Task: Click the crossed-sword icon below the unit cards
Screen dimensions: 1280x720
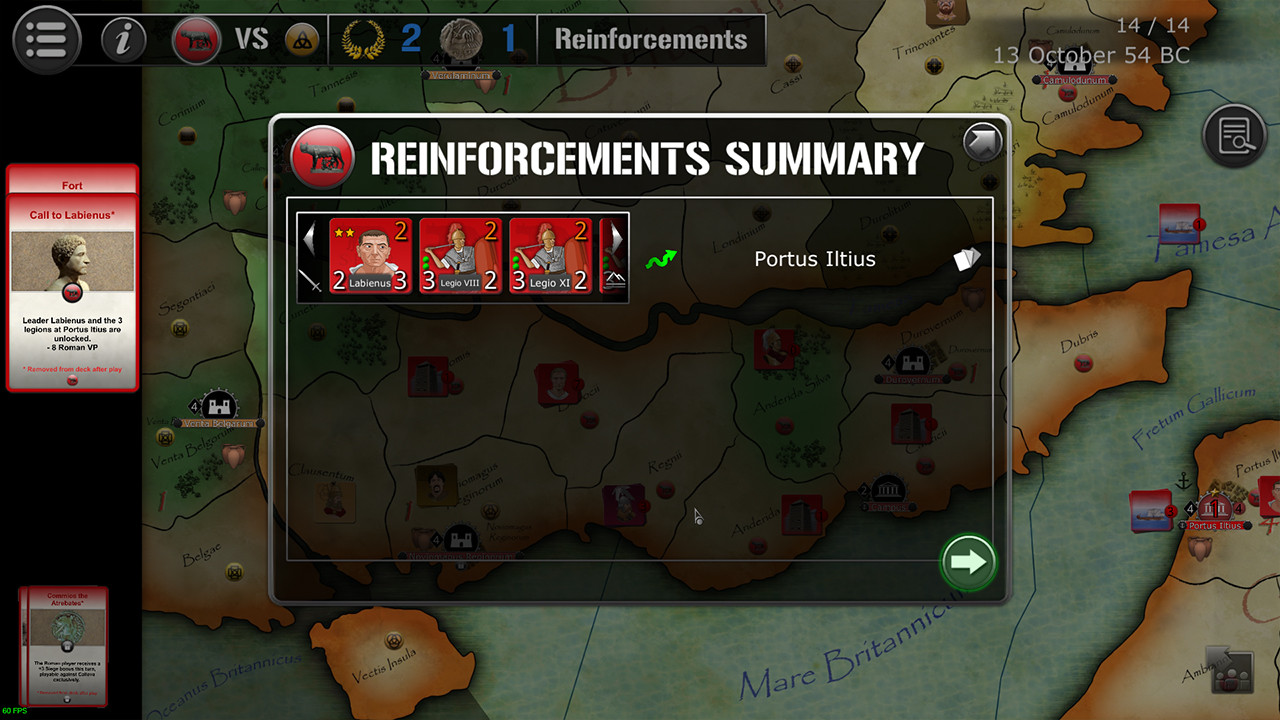Action: click(x=313, y=282)
